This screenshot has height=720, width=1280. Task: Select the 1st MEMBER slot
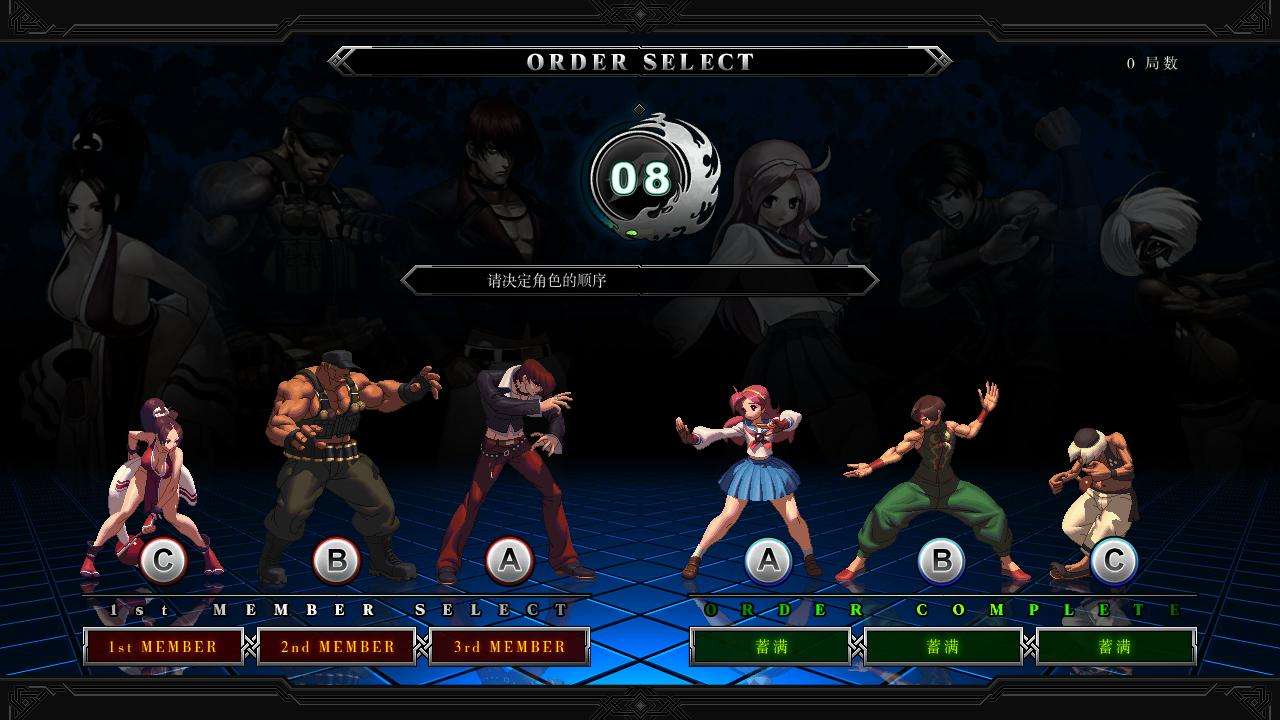163,647
